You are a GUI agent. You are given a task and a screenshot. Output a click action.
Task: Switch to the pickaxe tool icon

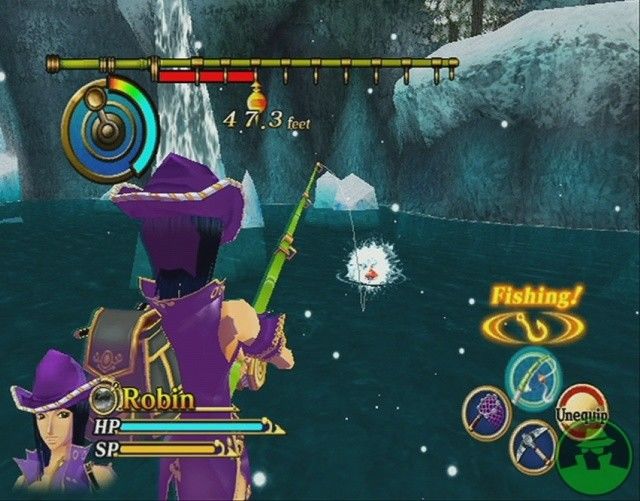(534, 446)
